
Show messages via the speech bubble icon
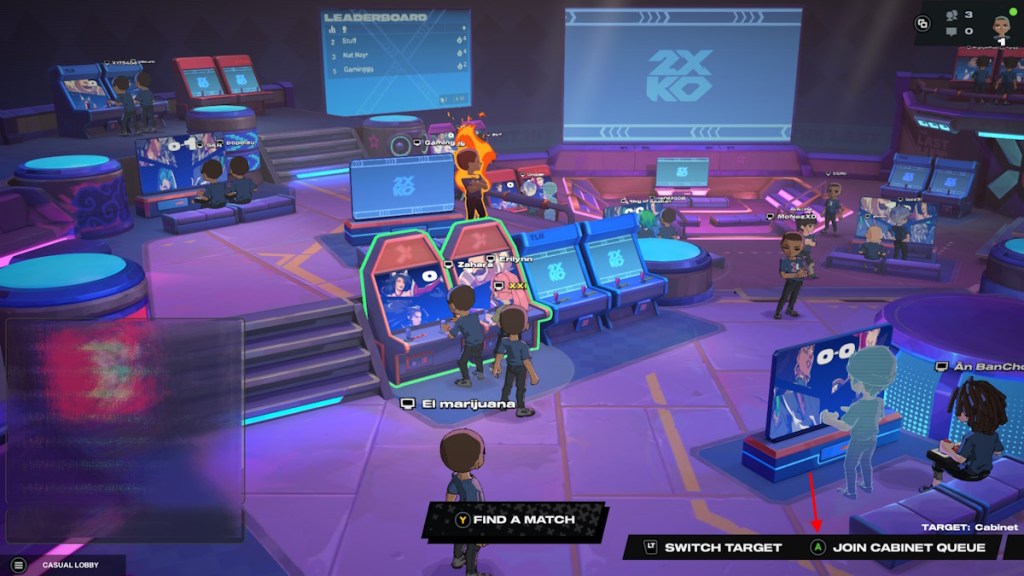tap(950, 31)
